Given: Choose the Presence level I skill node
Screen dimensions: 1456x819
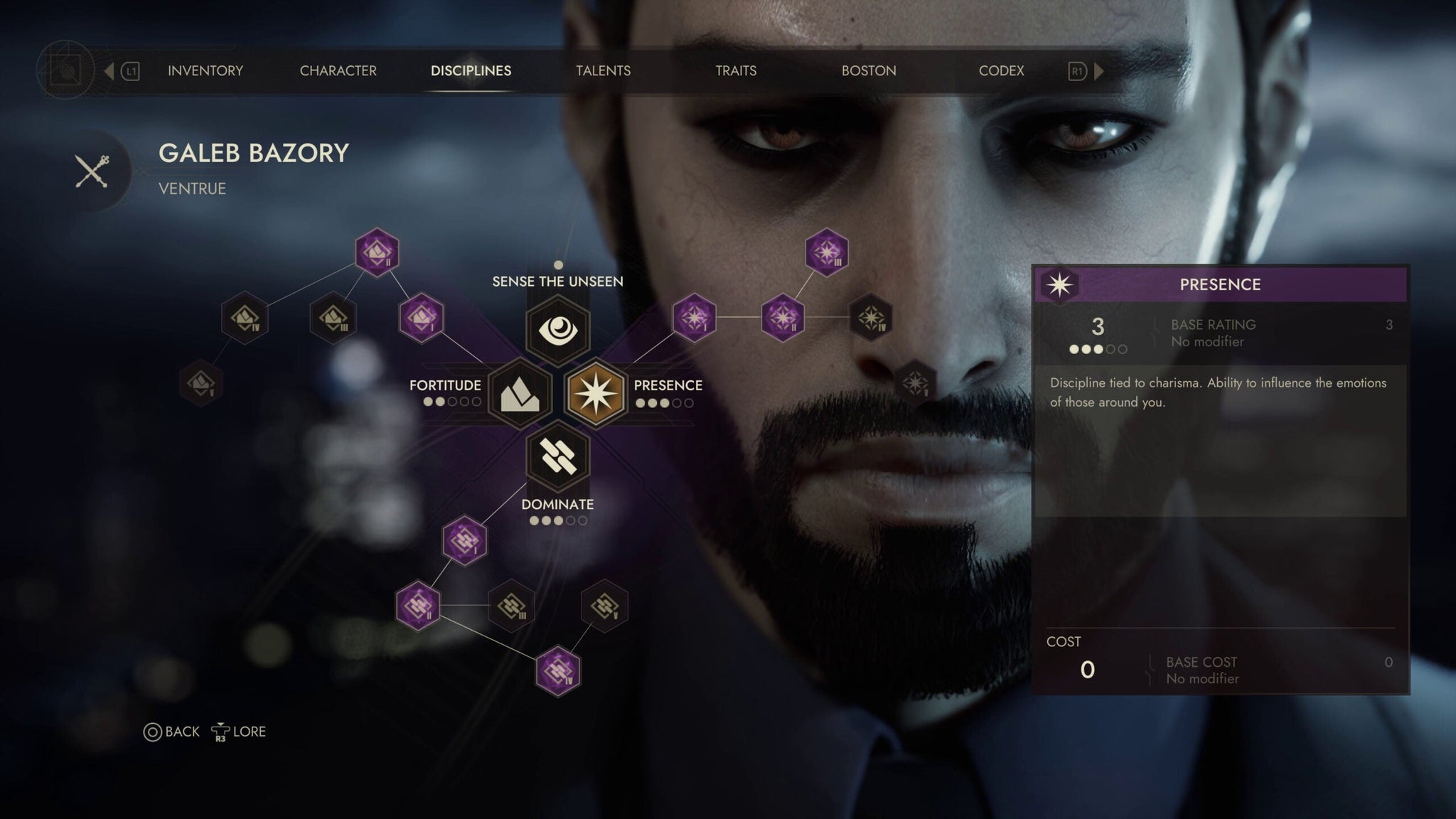Looking at the screenshot, I should tap(694, 317).
